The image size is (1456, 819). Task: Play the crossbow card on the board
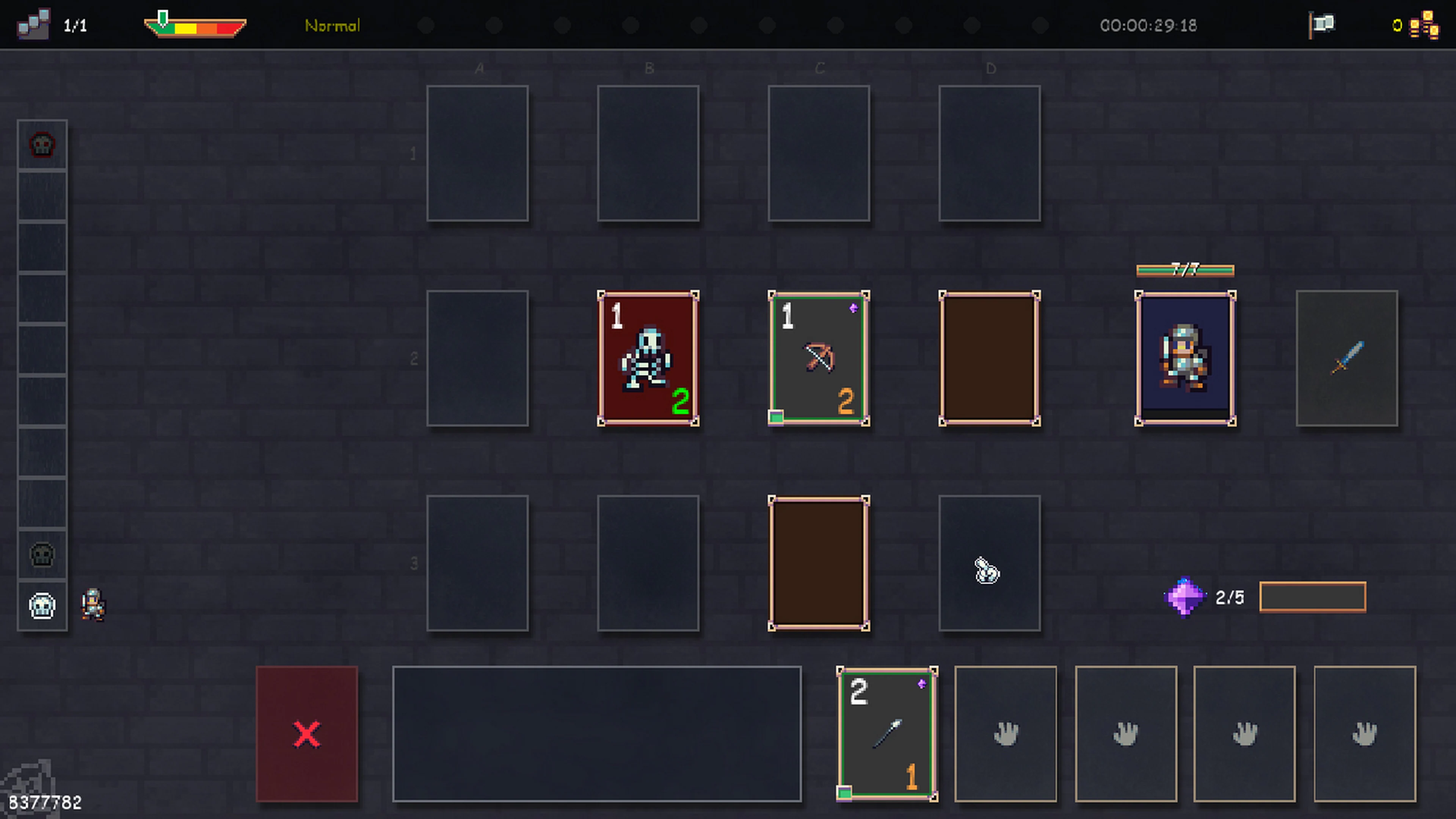coord(819,357)
